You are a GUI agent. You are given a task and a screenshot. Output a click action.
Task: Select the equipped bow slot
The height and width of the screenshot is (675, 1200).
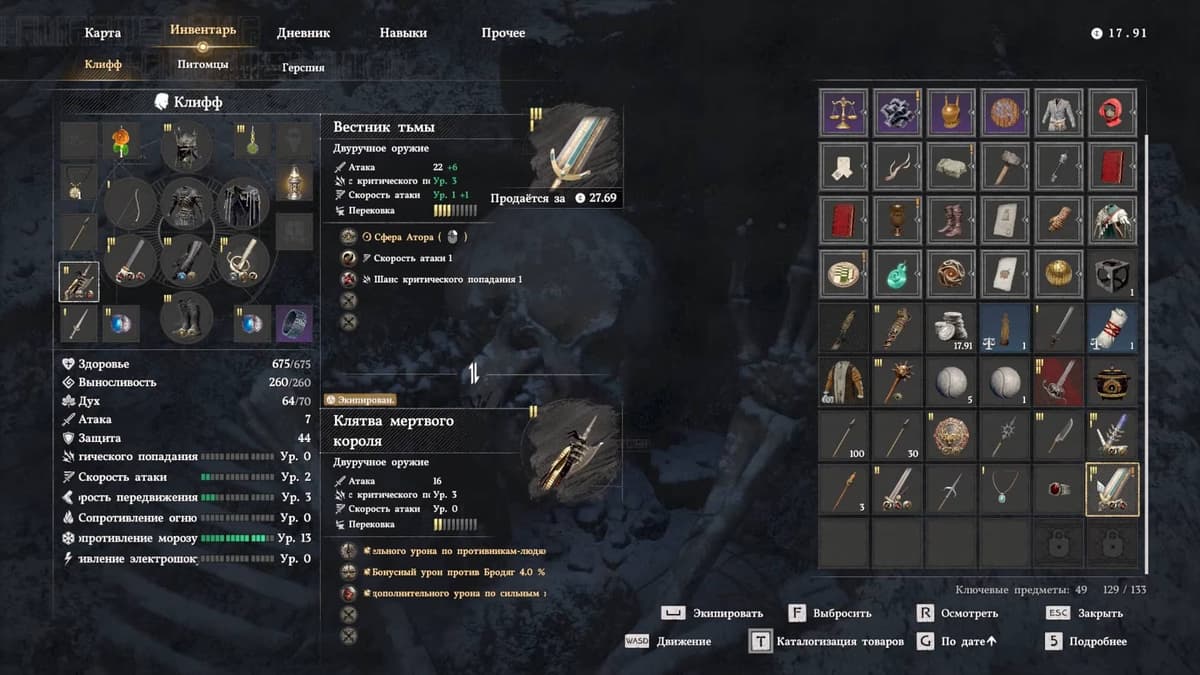(x=131, y=204)
